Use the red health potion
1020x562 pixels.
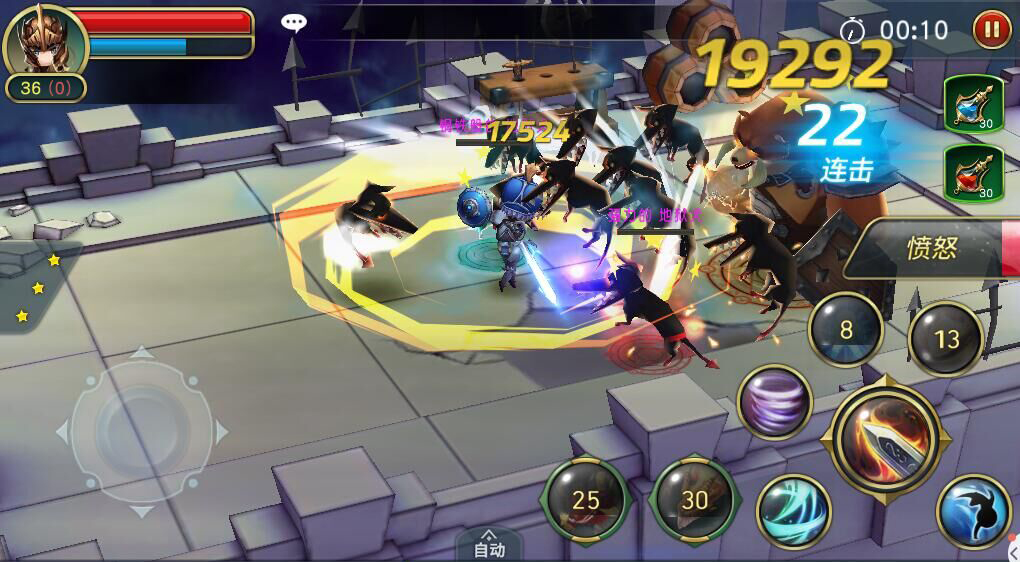tap(974, 173)
